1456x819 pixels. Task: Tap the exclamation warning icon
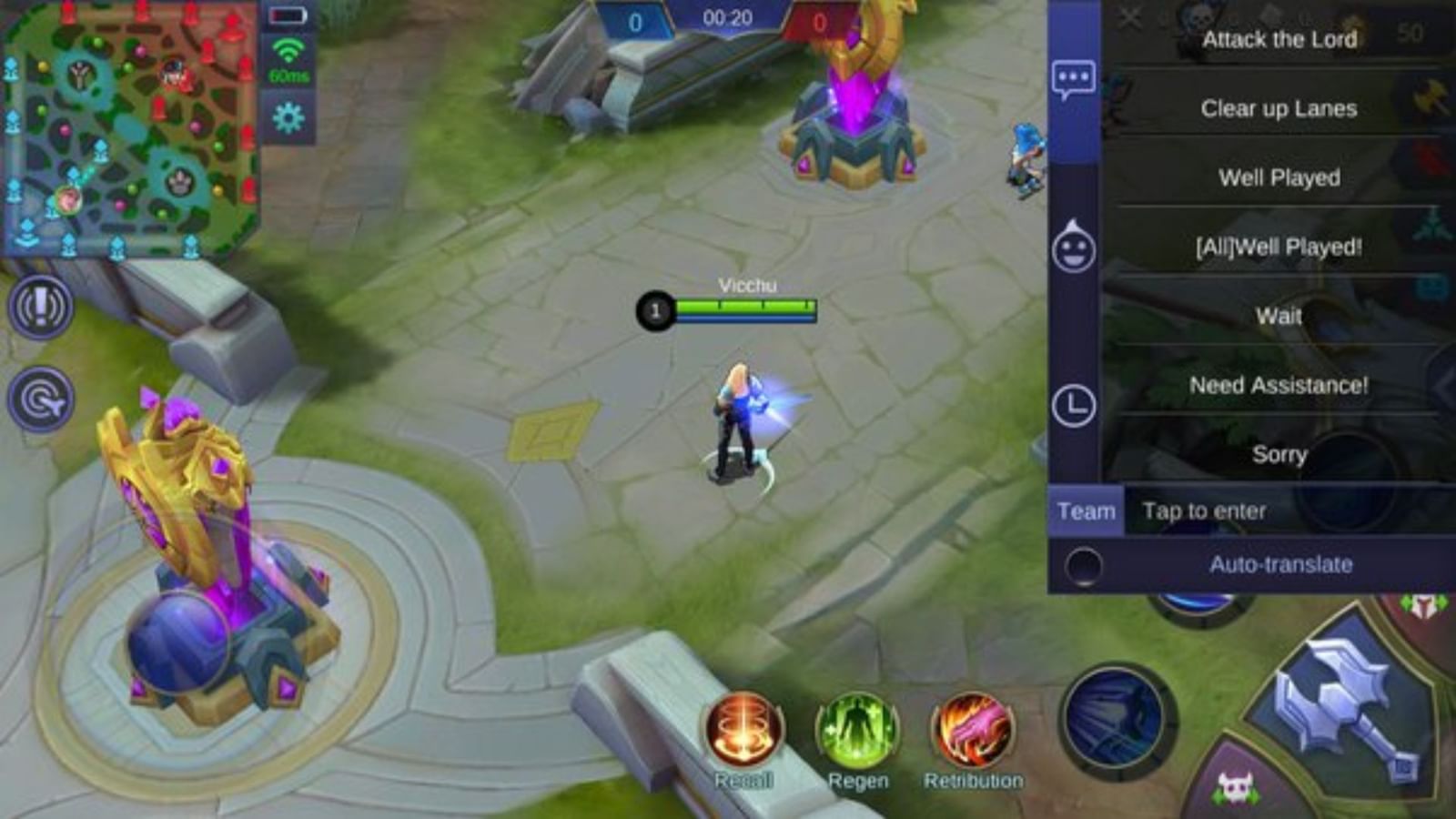click(42, 307)
